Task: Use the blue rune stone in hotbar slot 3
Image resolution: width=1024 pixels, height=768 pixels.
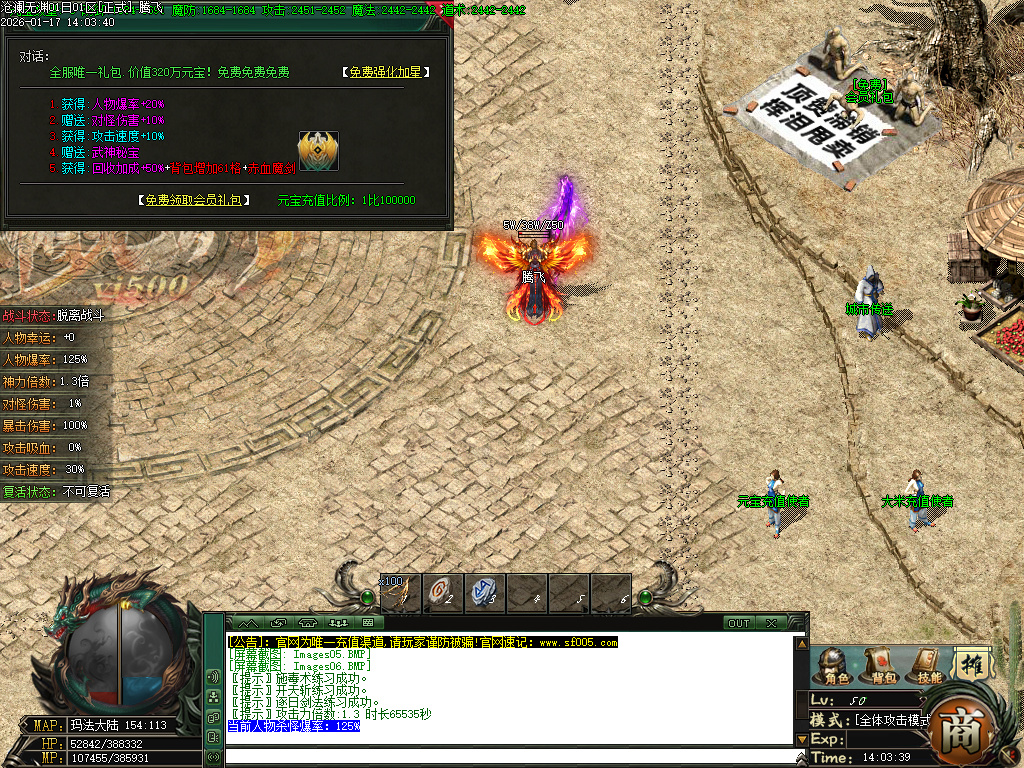Action: pyautogui.click(x=484, y=593)
